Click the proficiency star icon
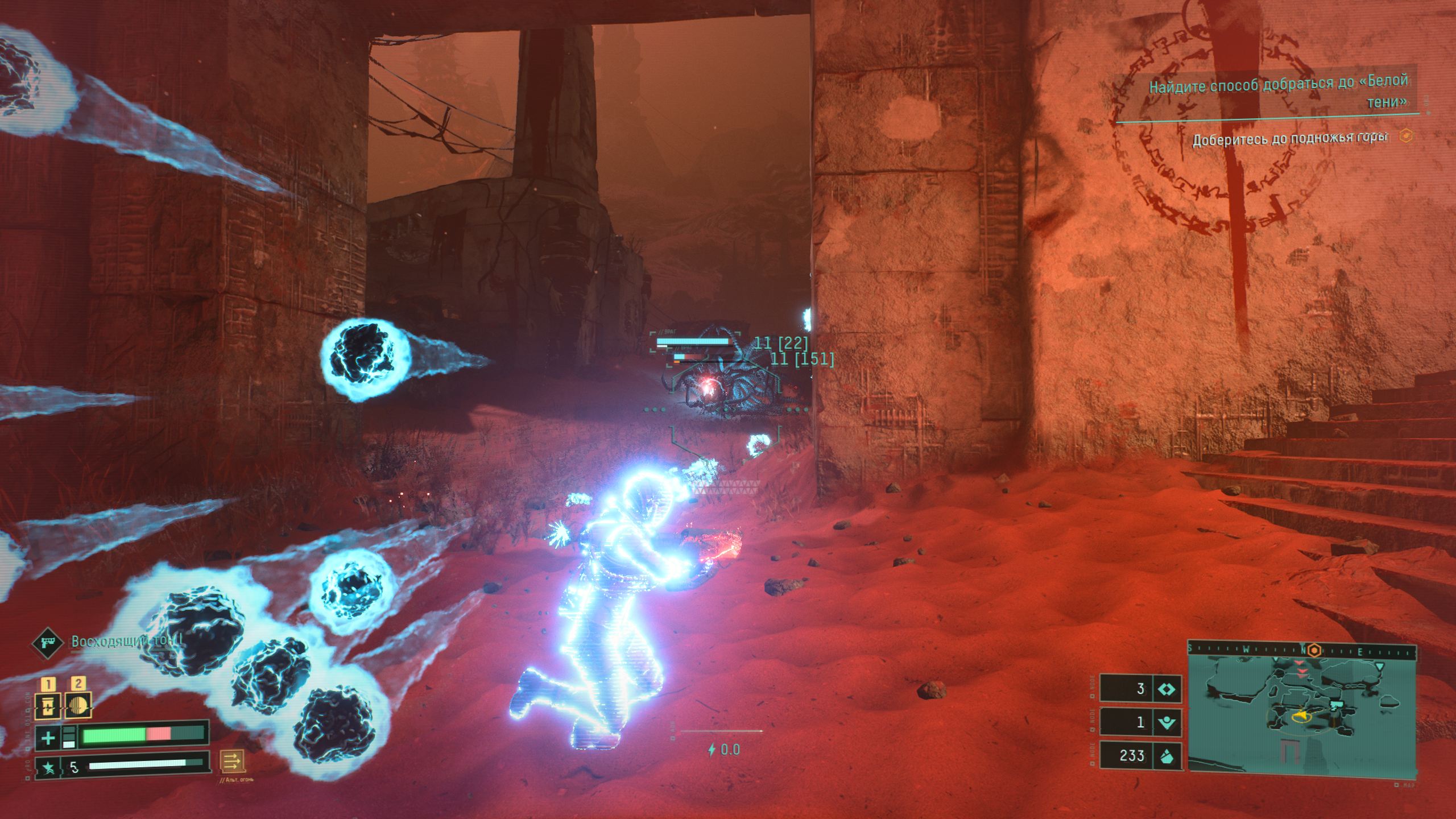 click(49, 768)
